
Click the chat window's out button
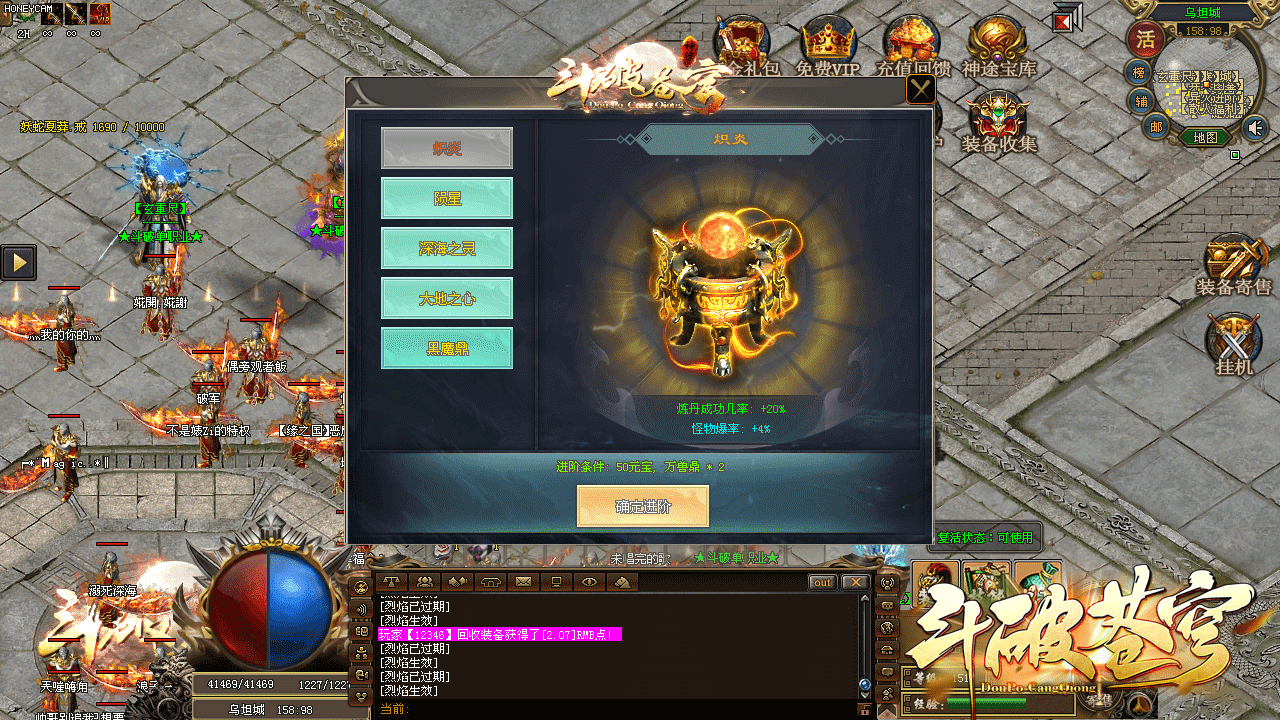[822, 582]
